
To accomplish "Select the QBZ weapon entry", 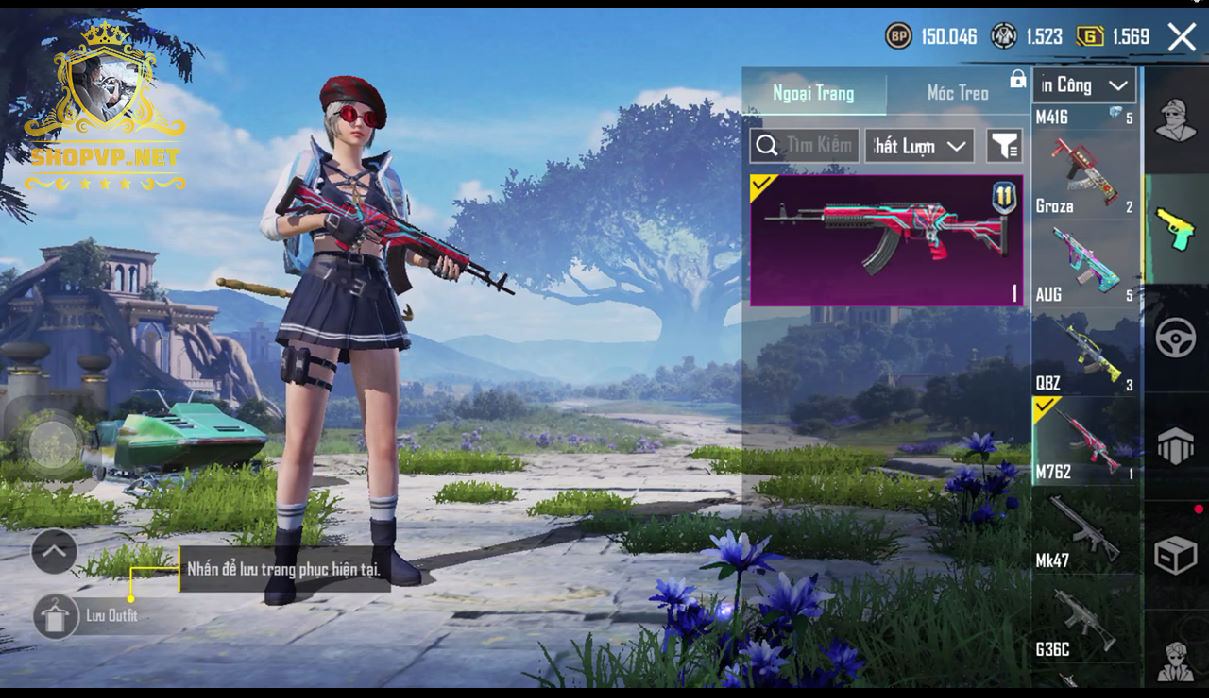I will pyautogui.click(x=1084, y=350).
